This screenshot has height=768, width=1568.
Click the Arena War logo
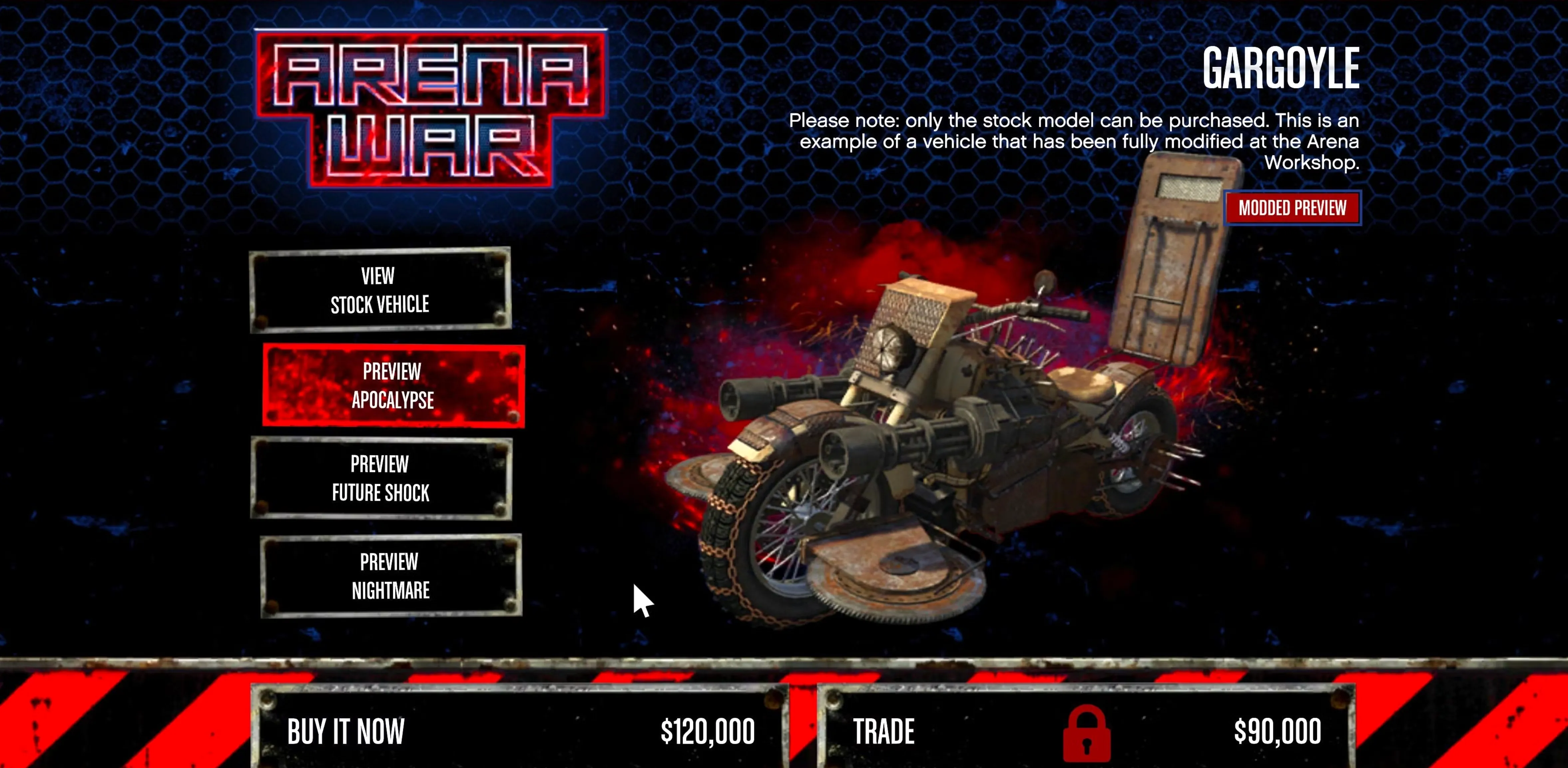coord(430,108)
